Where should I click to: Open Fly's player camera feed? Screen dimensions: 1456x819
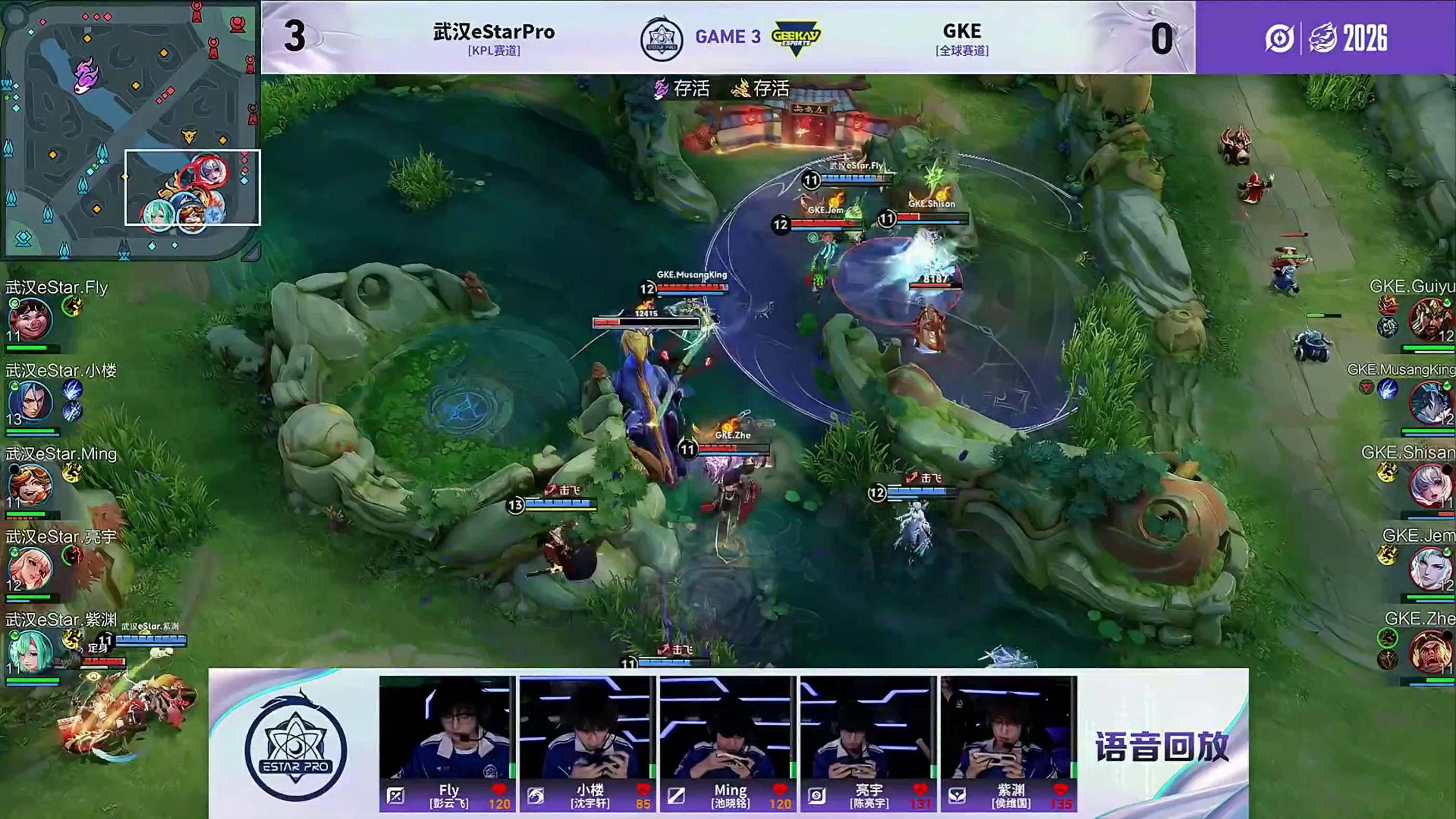click(x=446, y=728)
